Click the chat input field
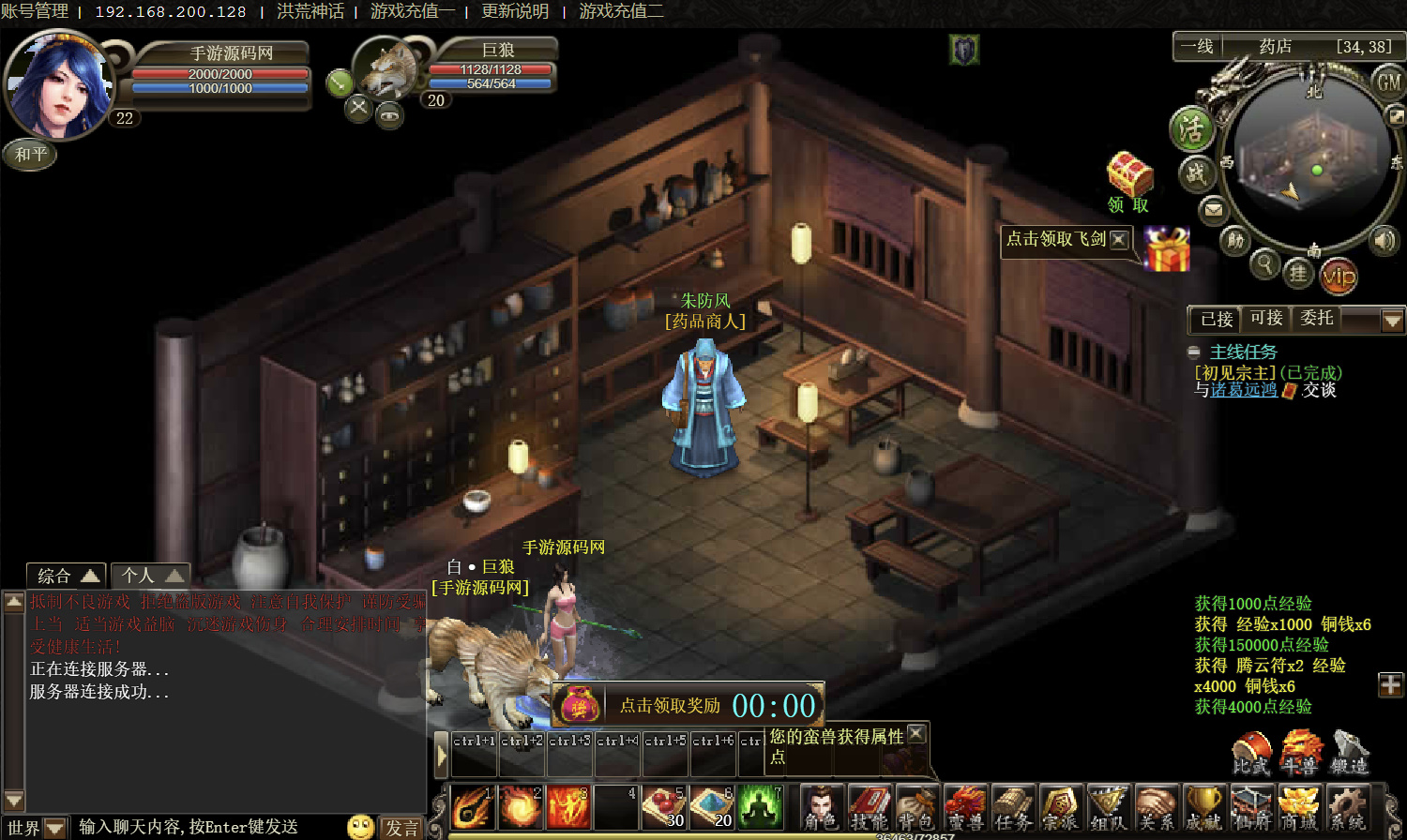1407x840 pixels. tap(206, 827)
